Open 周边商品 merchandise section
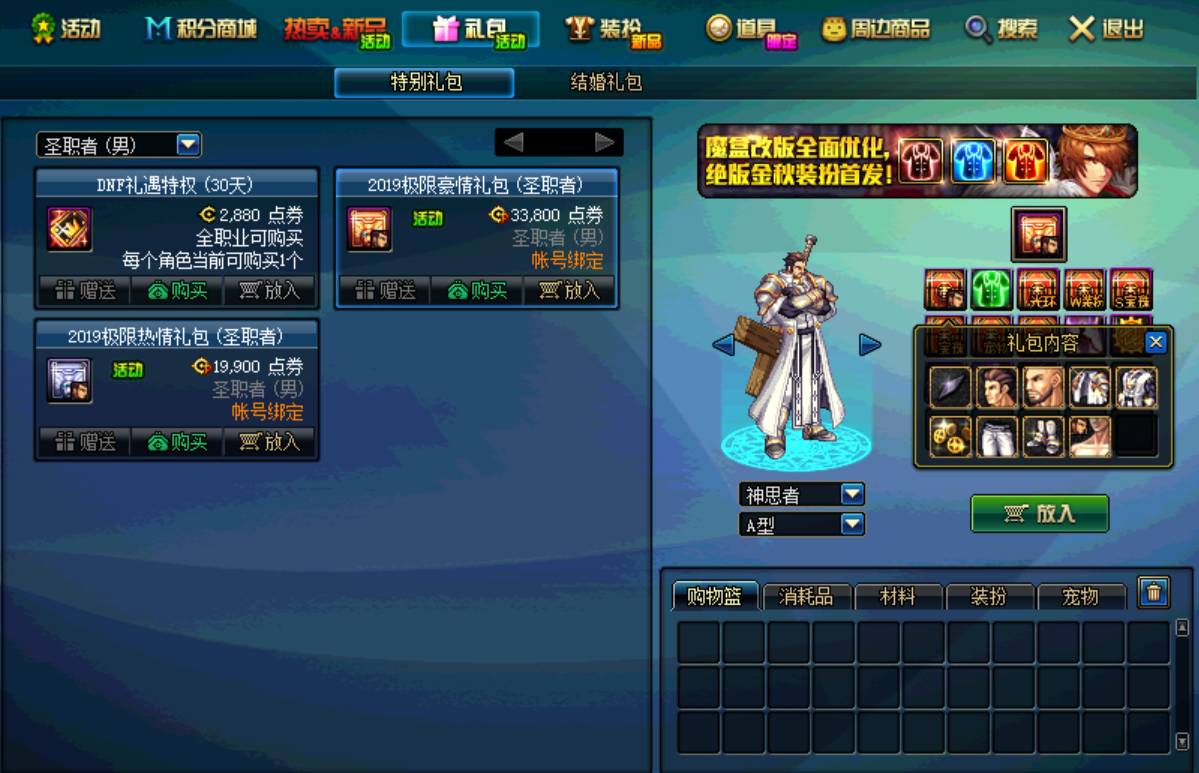1199x773 pixels. [x=876, y=30]
